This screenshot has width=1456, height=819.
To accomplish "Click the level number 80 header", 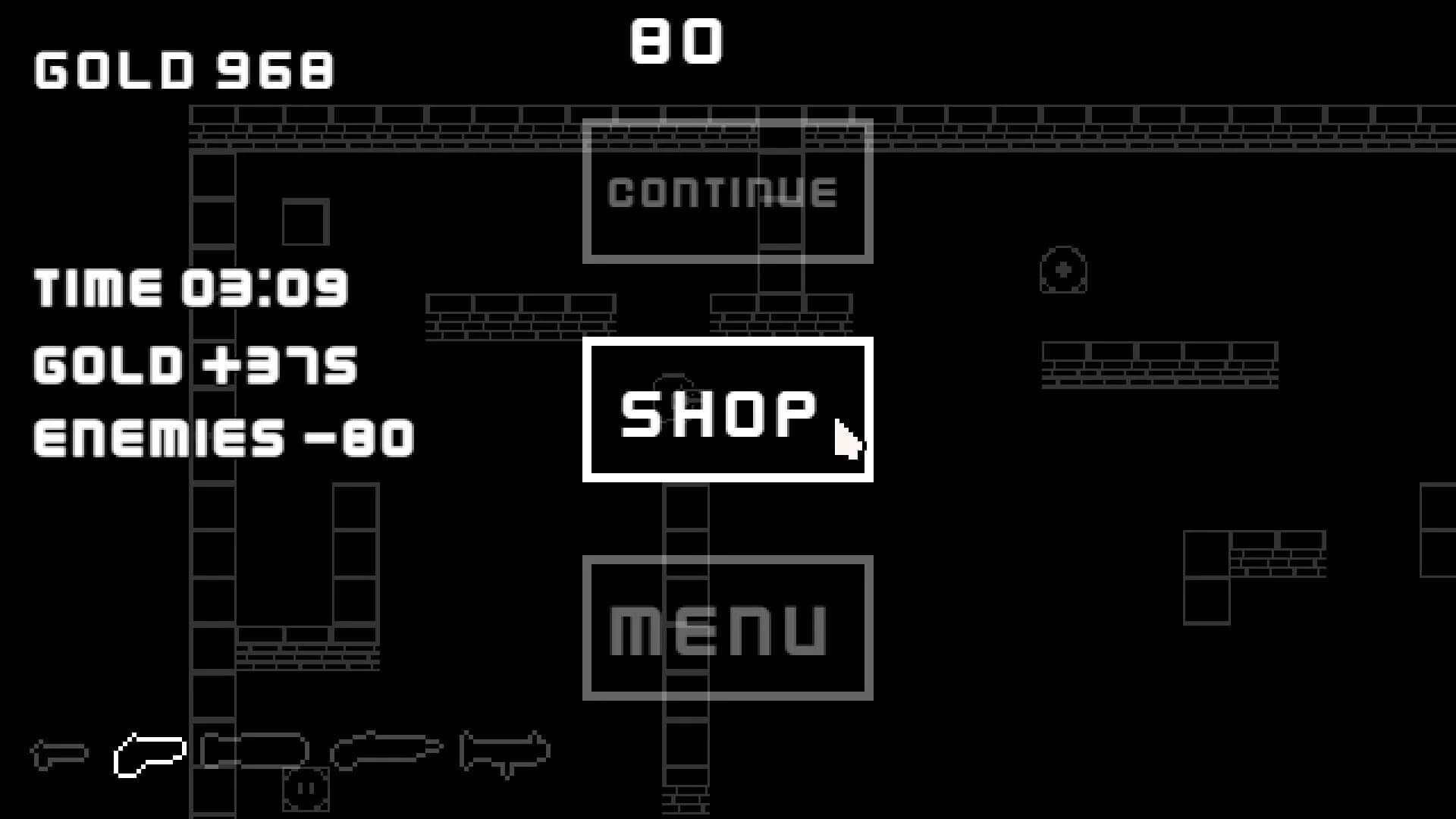I will coord(675,42).
